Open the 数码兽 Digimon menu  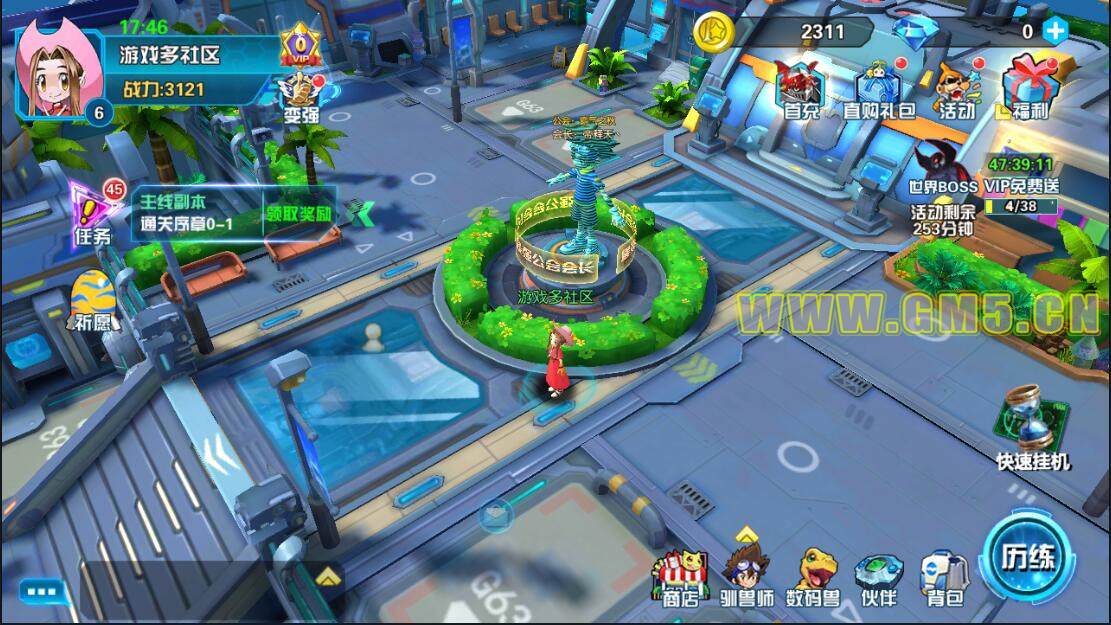click(812, 578)
